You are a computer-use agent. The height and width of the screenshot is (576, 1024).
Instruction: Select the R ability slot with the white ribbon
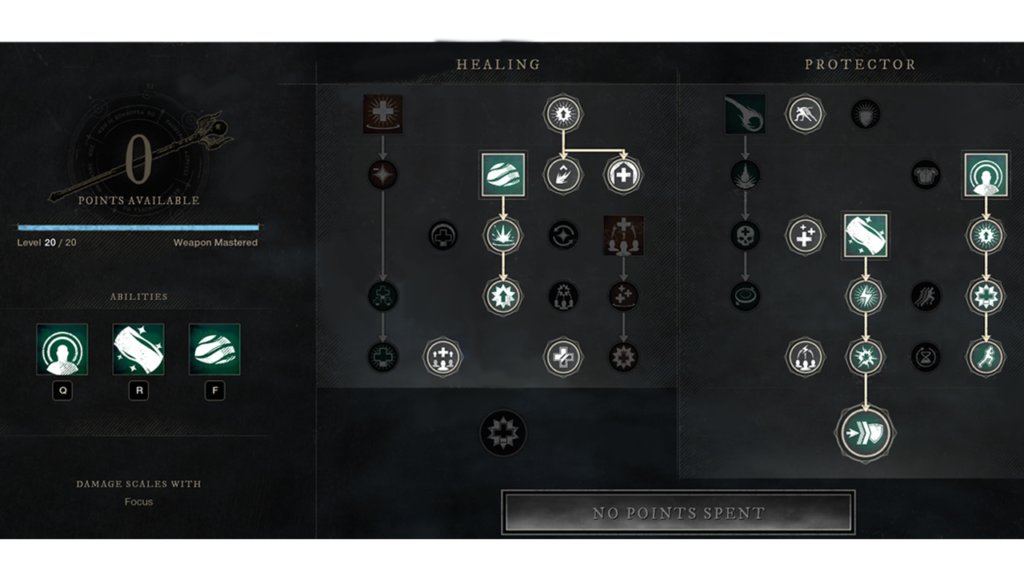pos(138,349)
